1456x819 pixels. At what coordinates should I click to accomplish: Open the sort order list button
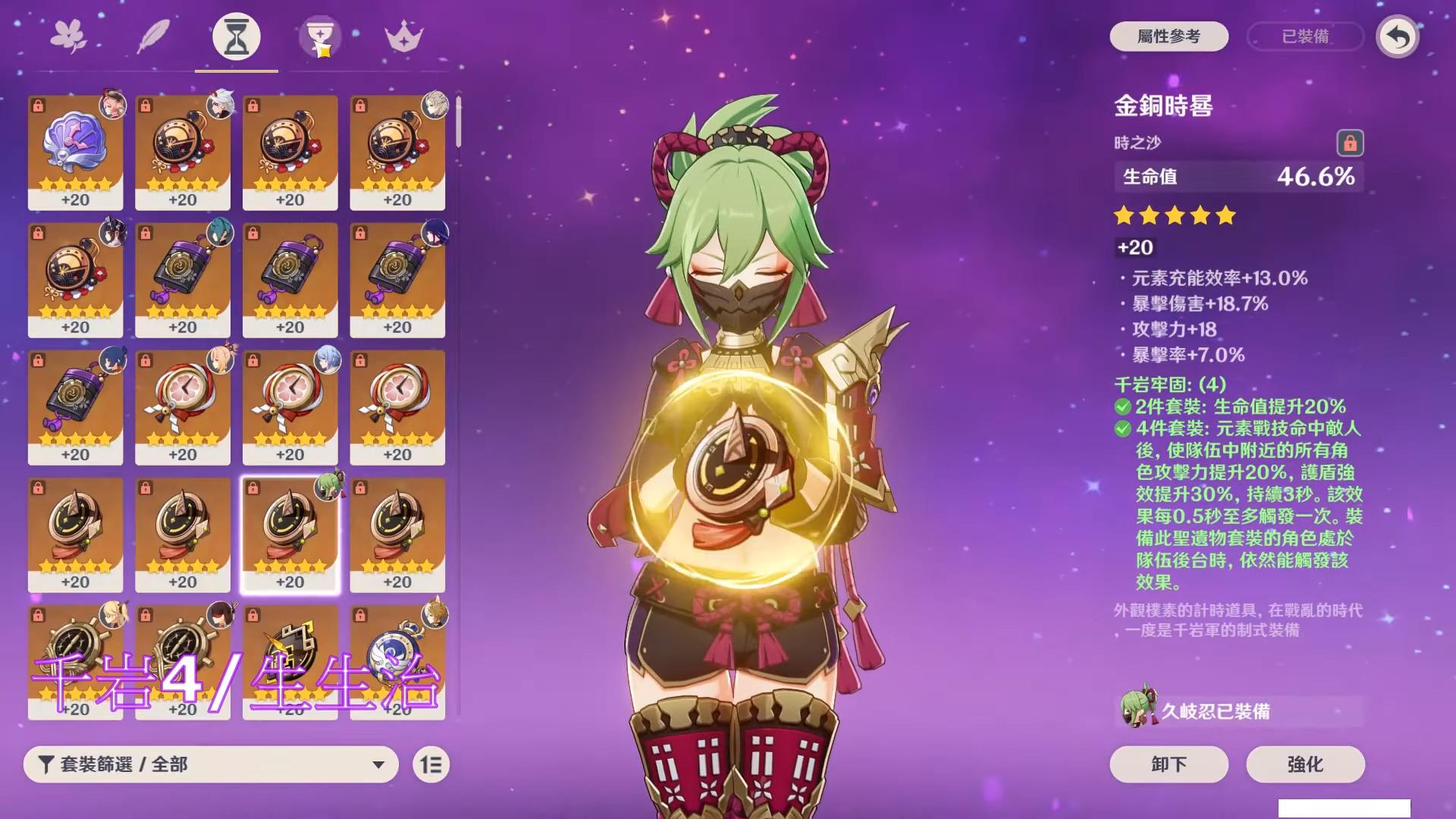pyautogui.click(x=431, y=764)
